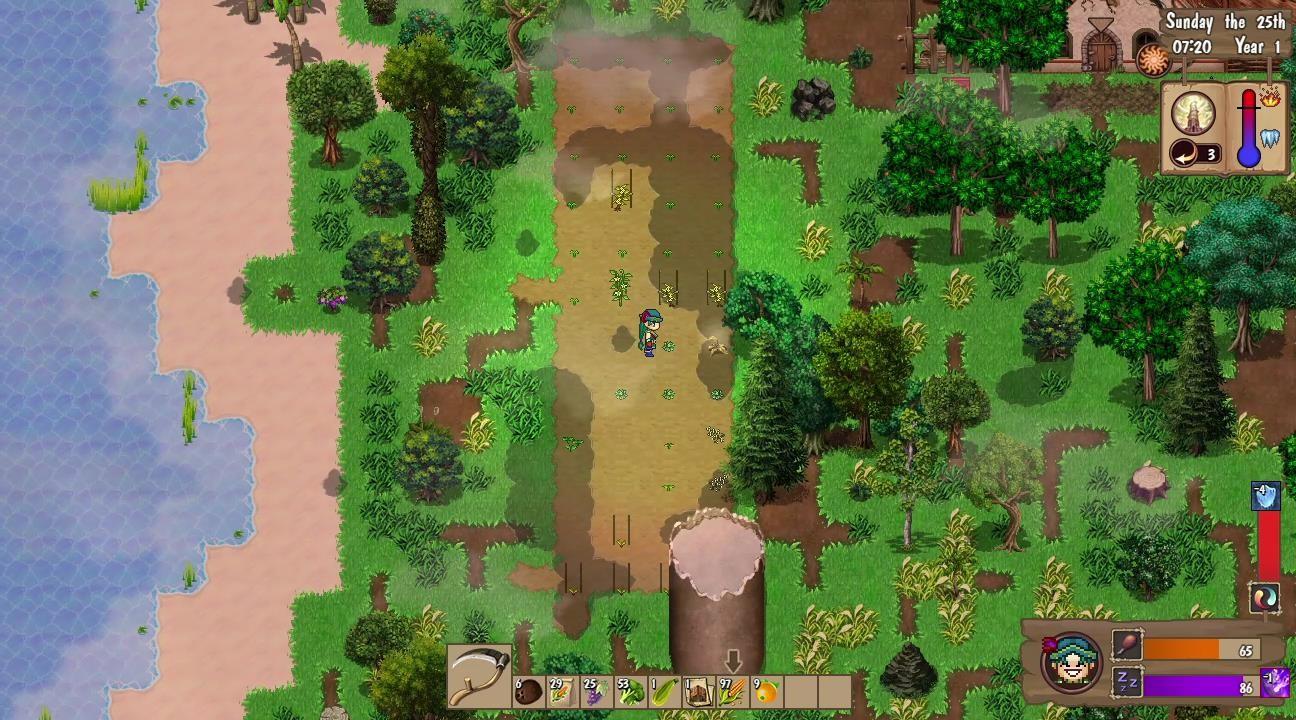The height and width of the screenshot is (720, 1296).
Task: Click the fire icon beside the thermometer
Action: point(1270,99)
